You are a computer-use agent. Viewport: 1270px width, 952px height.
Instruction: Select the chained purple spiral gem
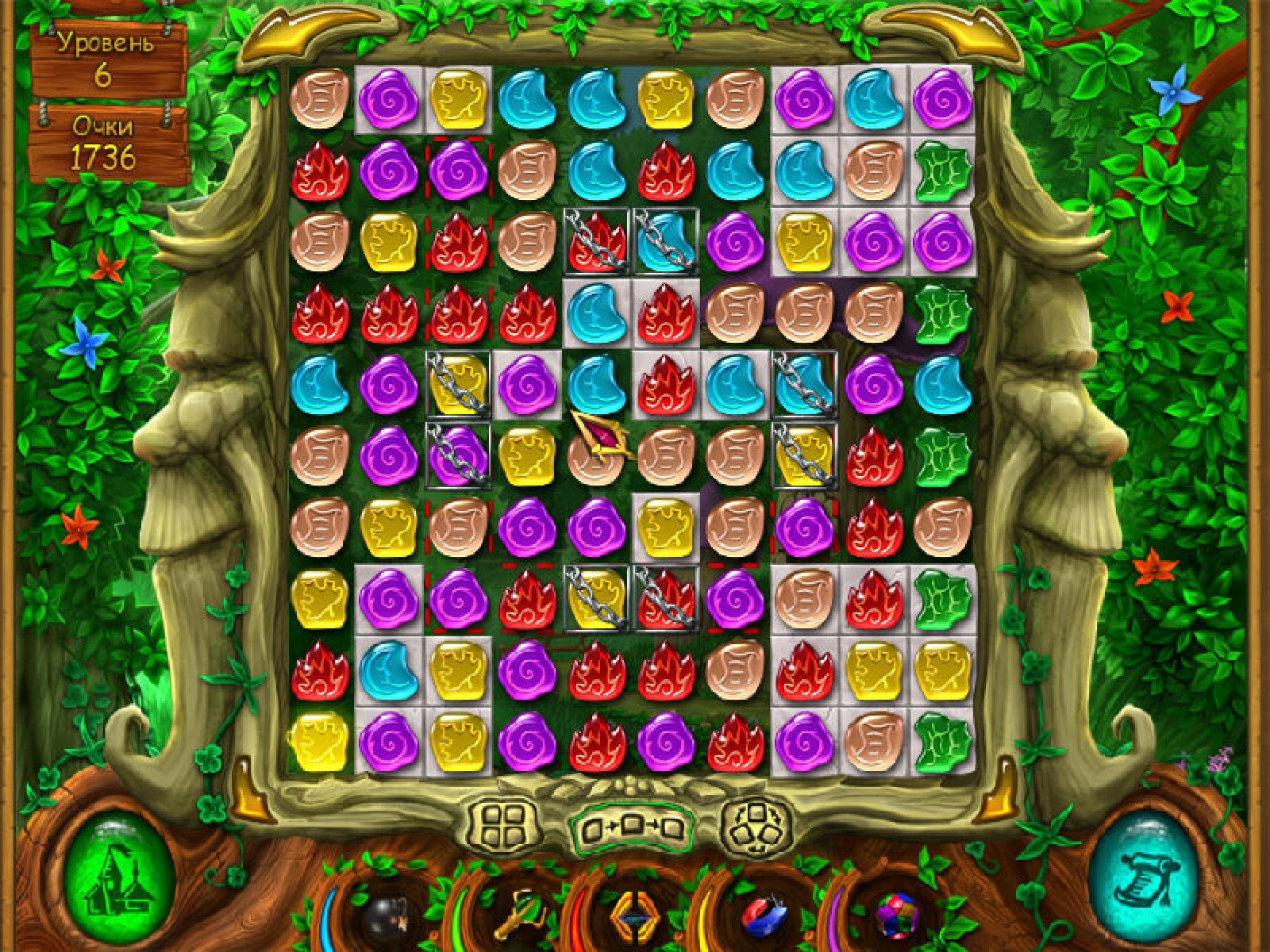[x=458, y=455]
